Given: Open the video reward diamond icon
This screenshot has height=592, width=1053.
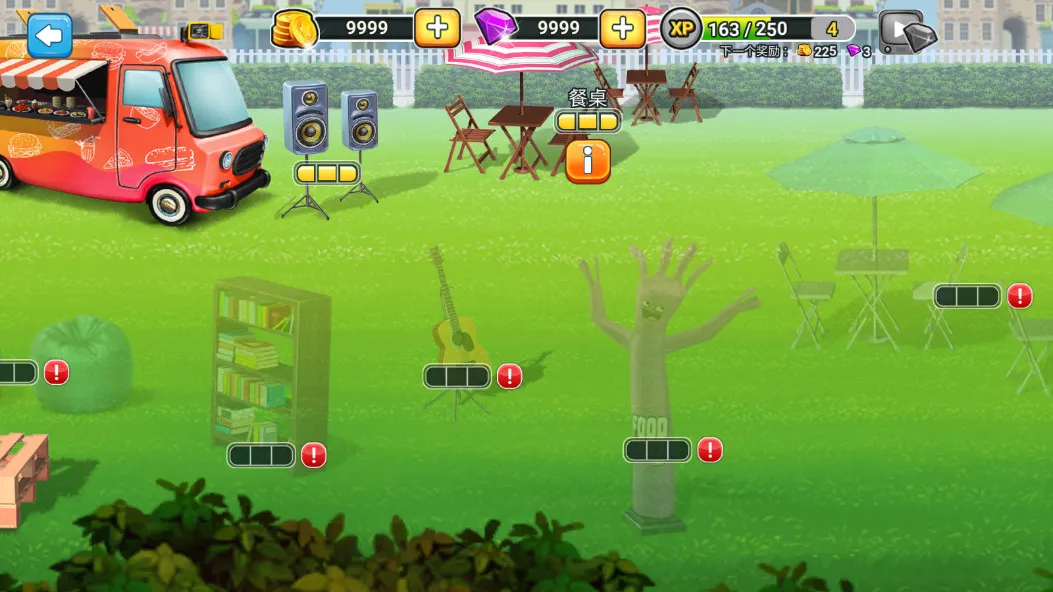Looking at the screenshot, I should 907,33.
